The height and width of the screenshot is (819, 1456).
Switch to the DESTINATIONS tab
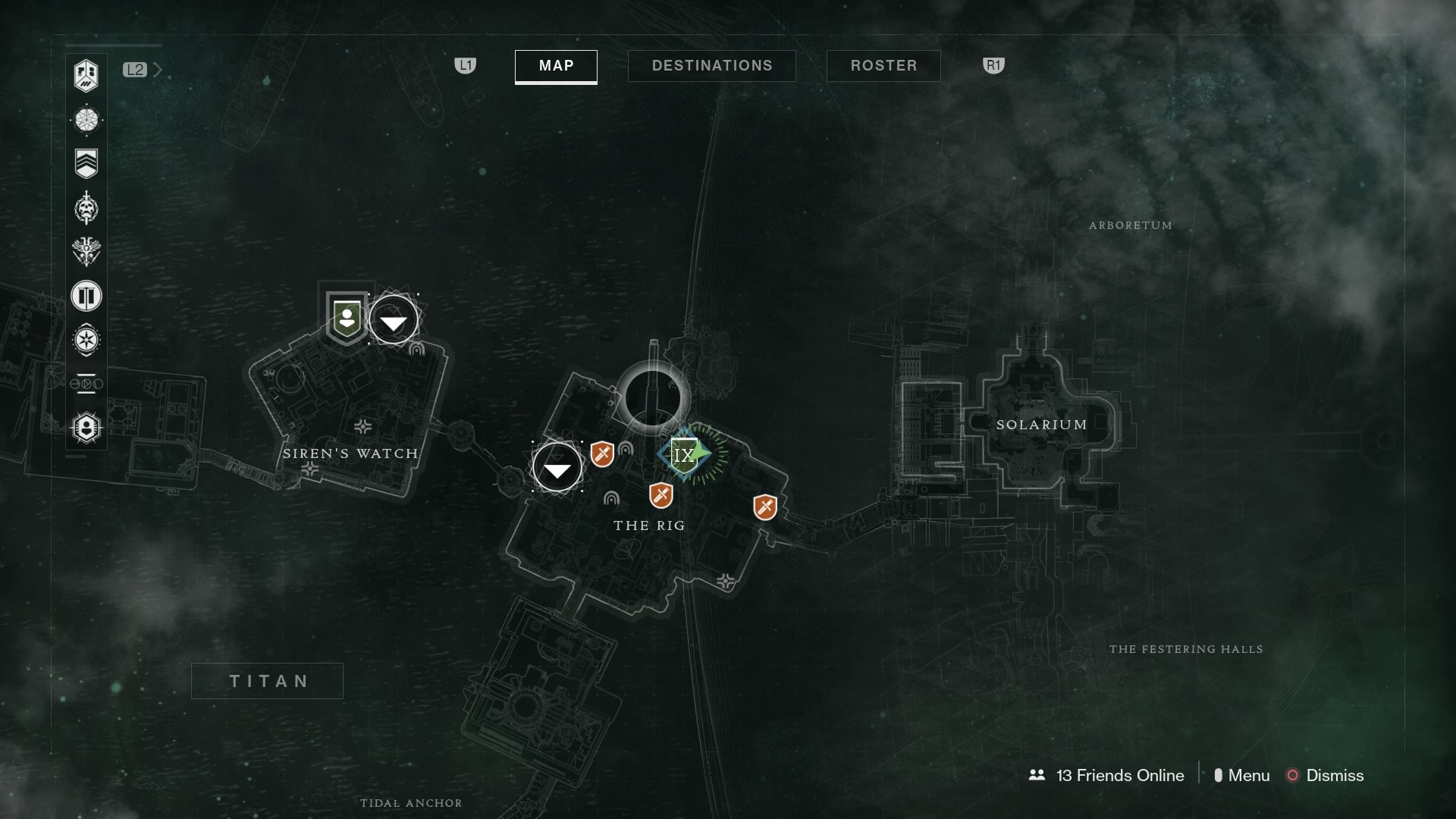tap(711, 65)
